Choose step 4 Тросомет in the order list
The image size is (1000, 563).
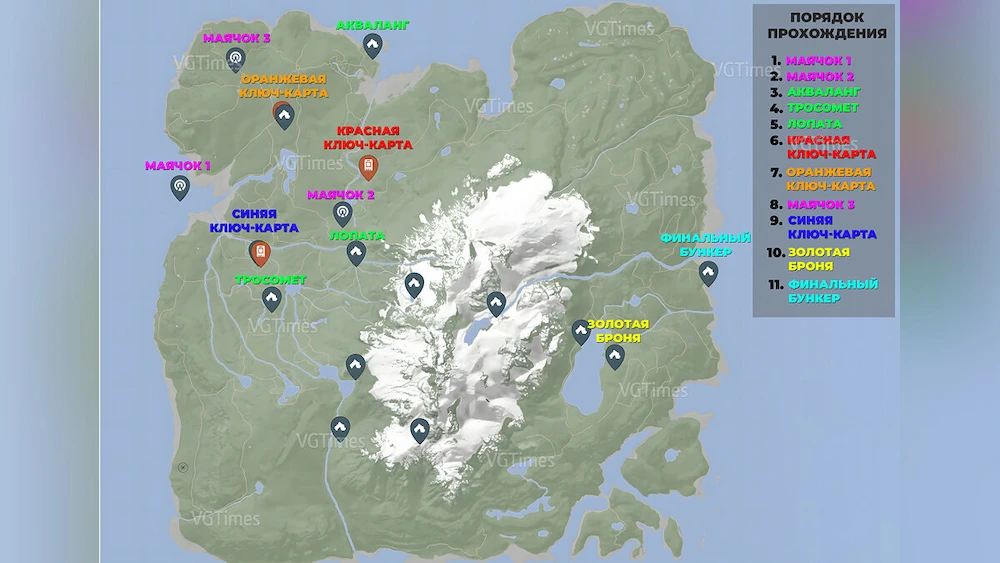[x=822, y=108]
